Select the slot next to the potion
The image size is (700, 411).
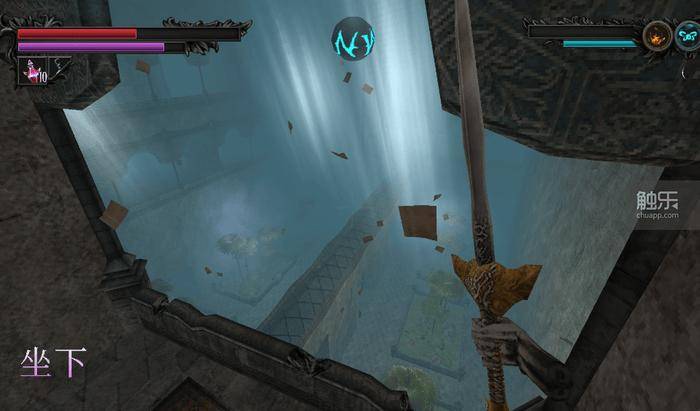tap(60, 68)
